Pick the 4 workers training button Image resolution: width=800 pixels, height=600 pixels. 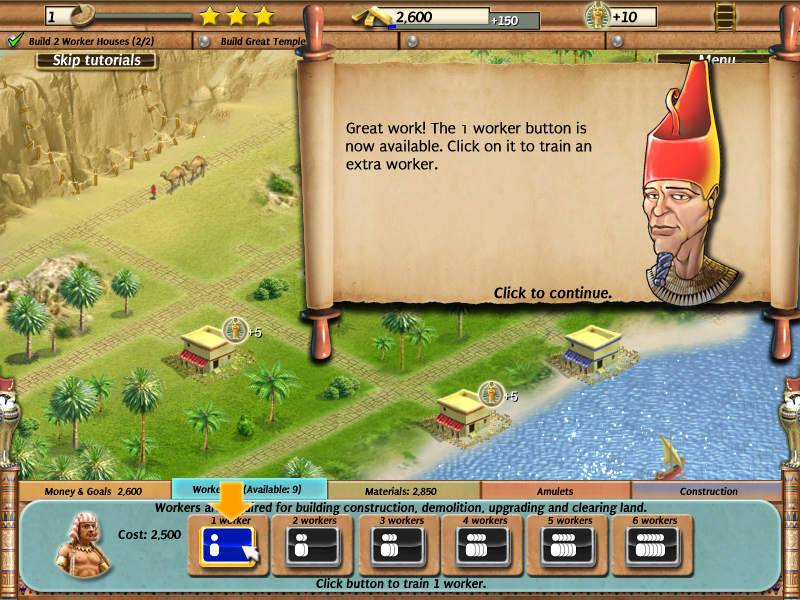[x=483, y=546]
